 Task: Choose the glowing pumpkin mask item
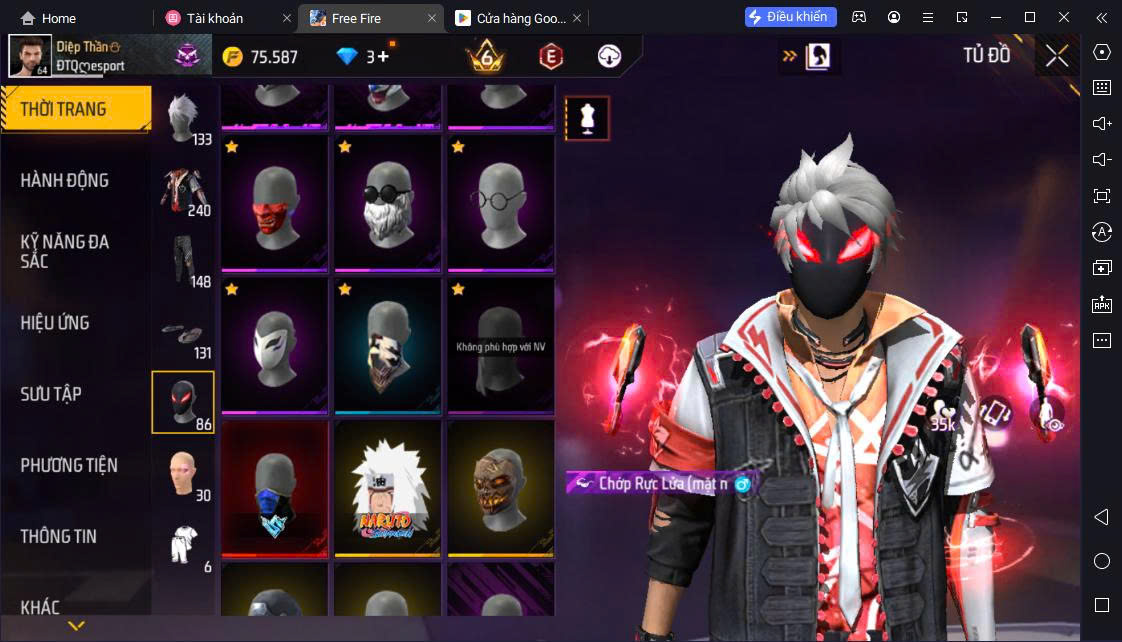500,489
